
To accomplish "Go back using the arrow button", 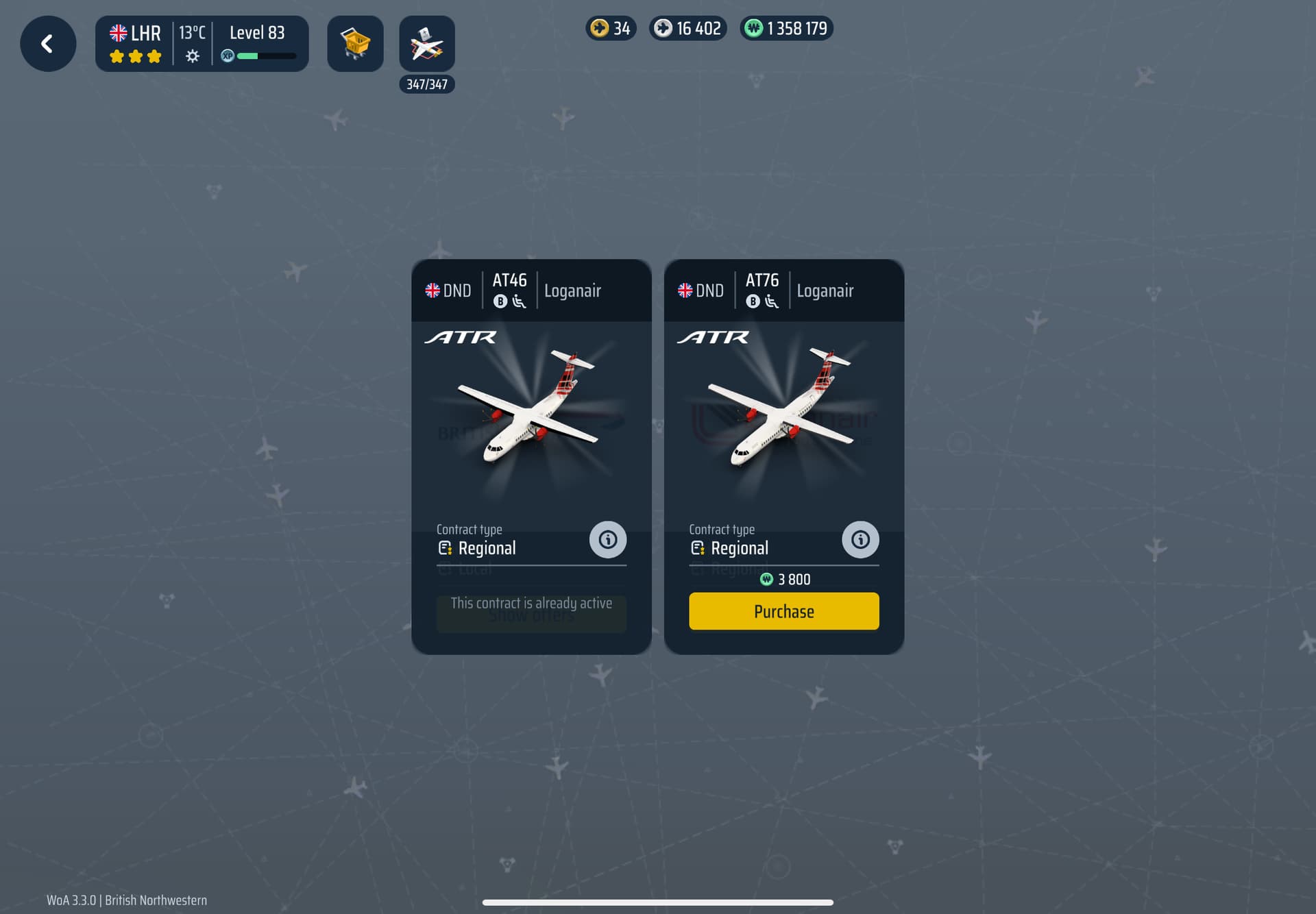I will pos(48,44).
